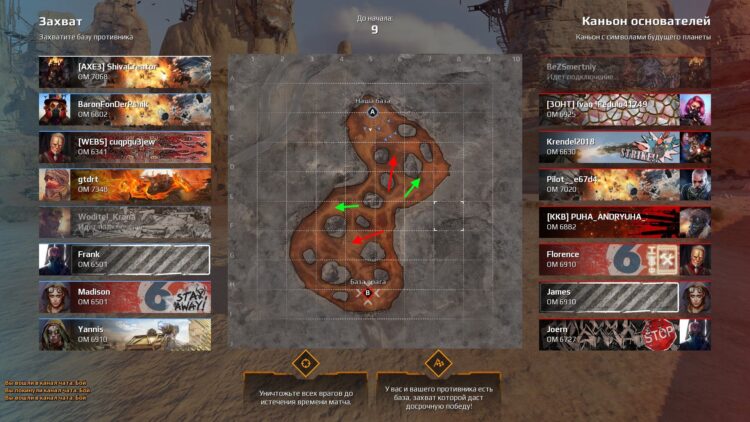Viewport: 750px width, 422px height.
Task: Select the gtdrt player banner
Action: pos(125,183)
